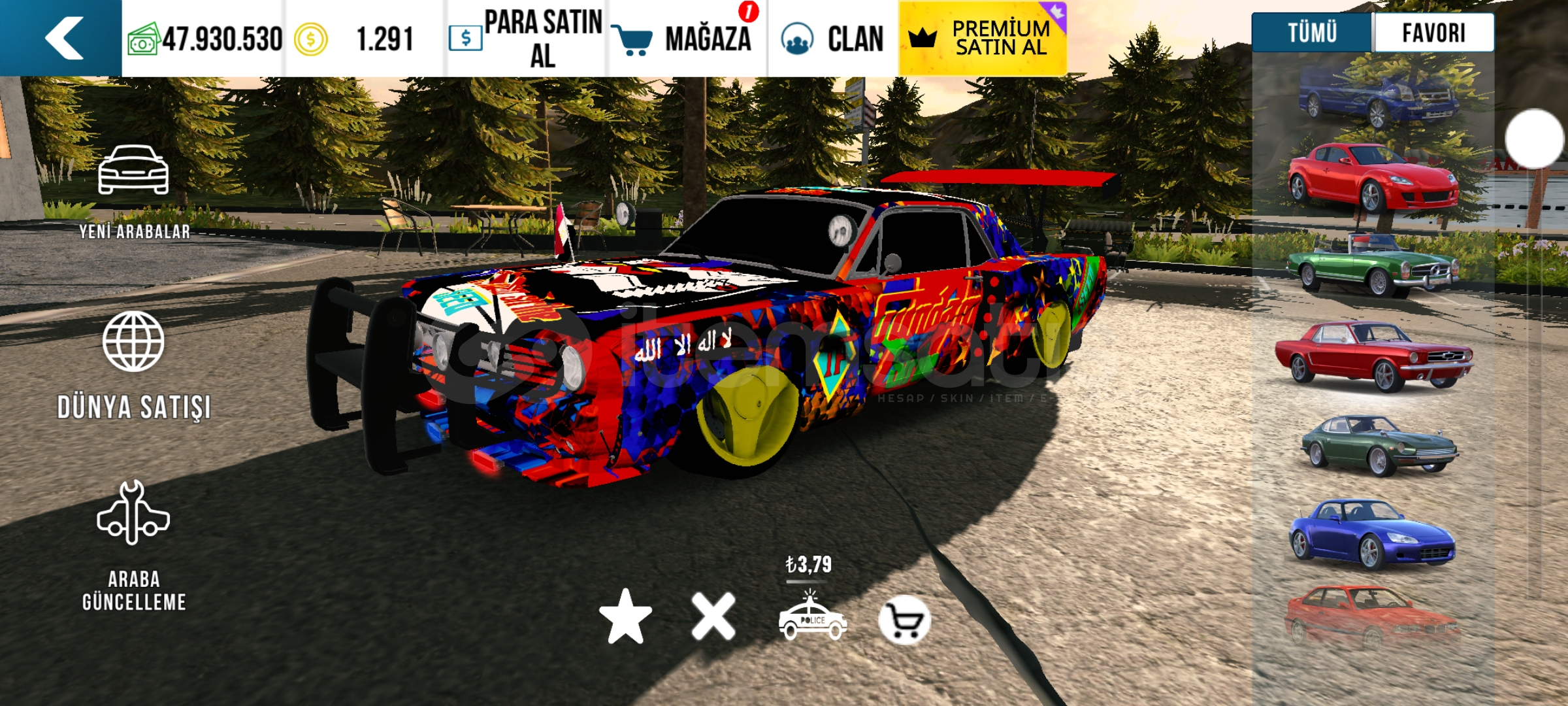This screenshot has width=1568, height=706.
Task: Open Dünya Satışı world sale
Action: tap(134, 365)
